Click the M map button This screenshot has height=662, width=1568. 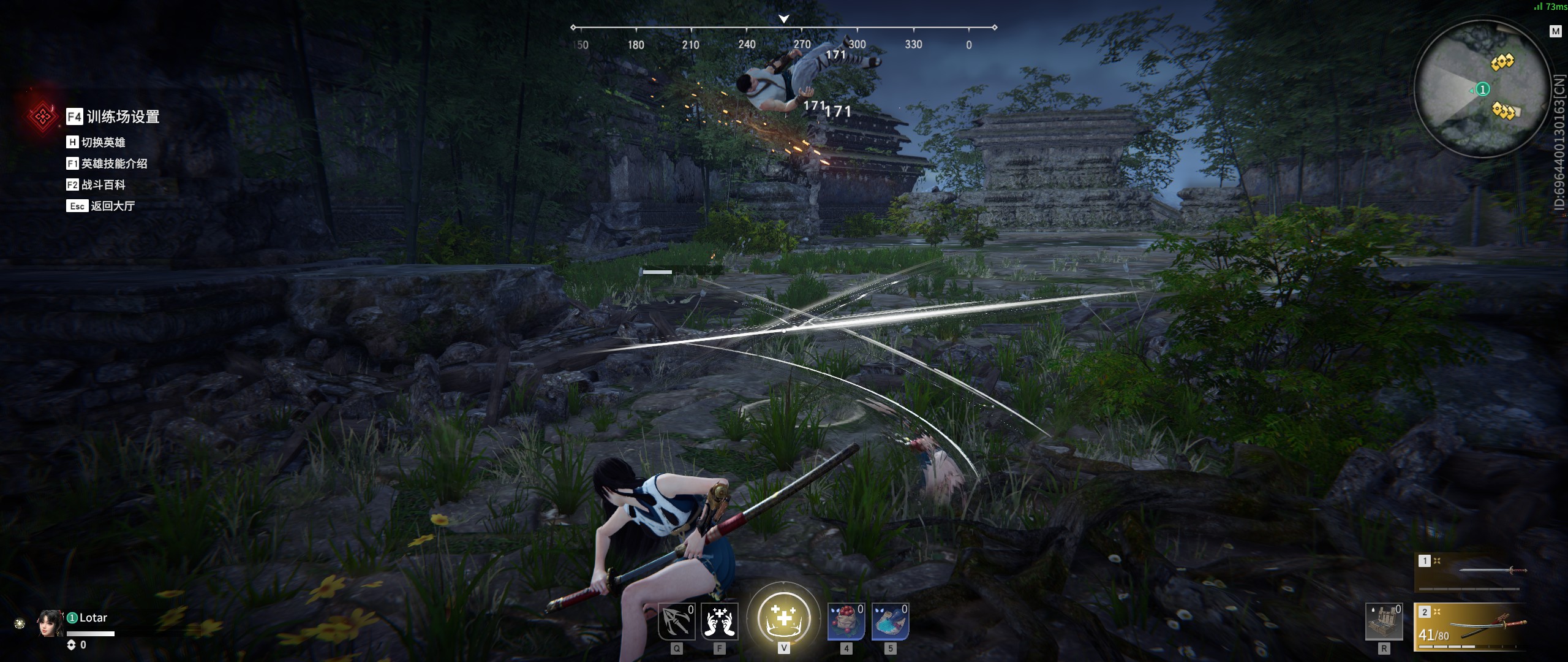point(1555,31)
